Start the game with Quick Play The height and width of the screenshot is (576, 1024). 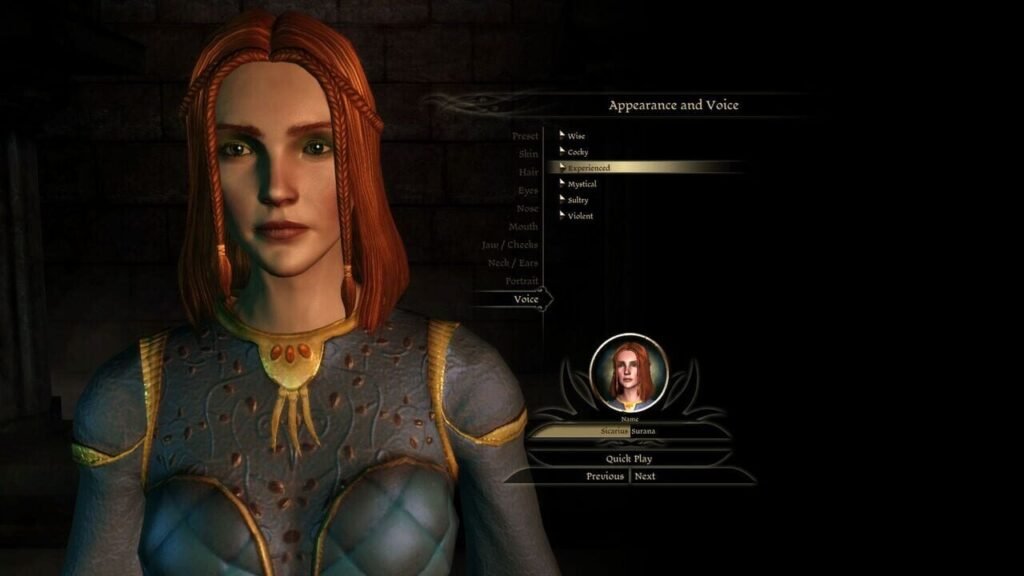click(629, 458)
